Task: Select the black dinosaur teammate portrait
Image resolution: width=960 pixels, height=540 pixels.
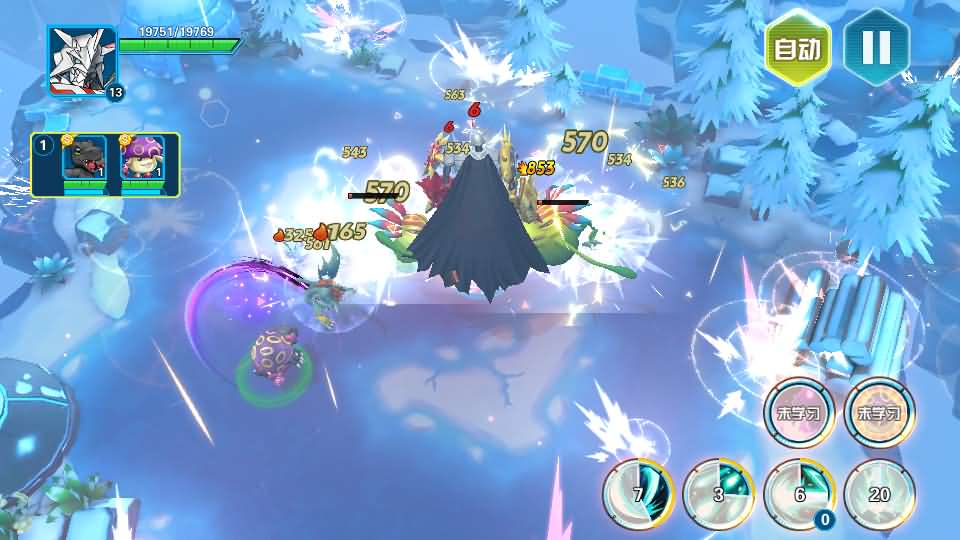Action: (84, 160)
